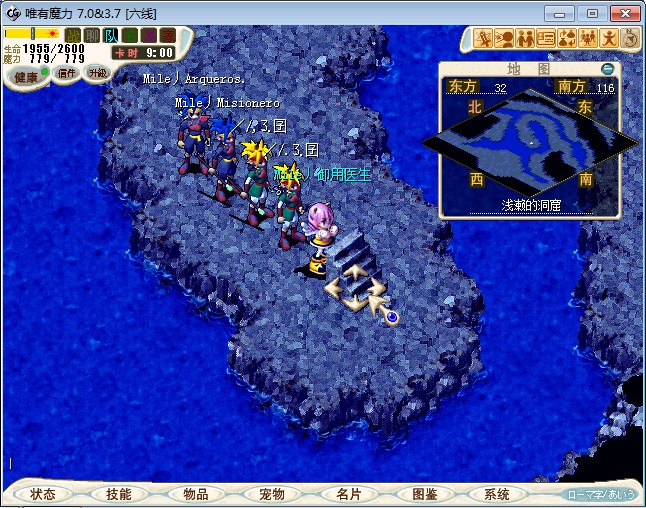Click the 升級 level-up button
Screen dimensions: 646x508
[97, 73]
